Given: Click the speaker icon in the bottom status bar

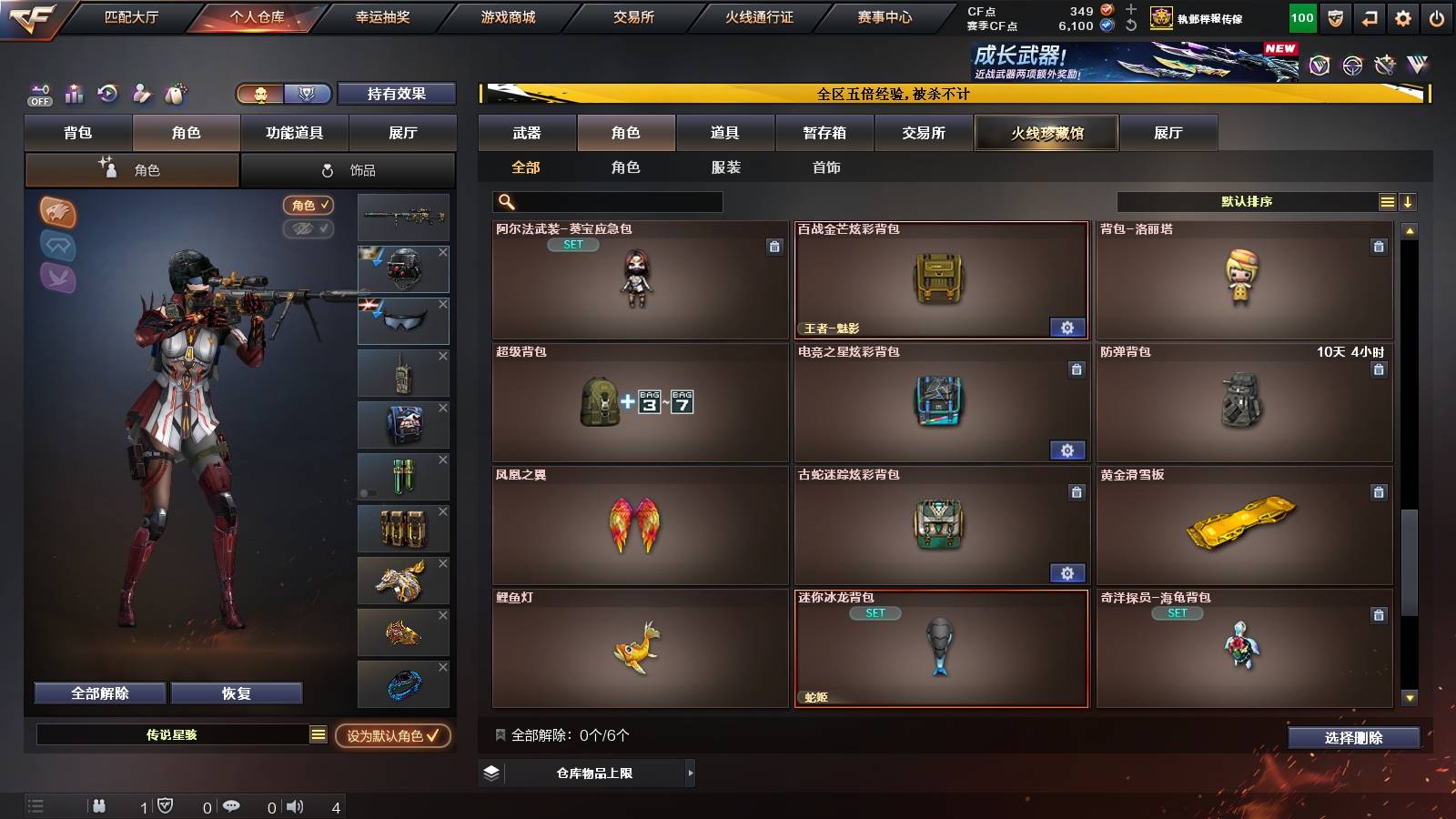Looking at the screenshot, I should pos(296,805).
